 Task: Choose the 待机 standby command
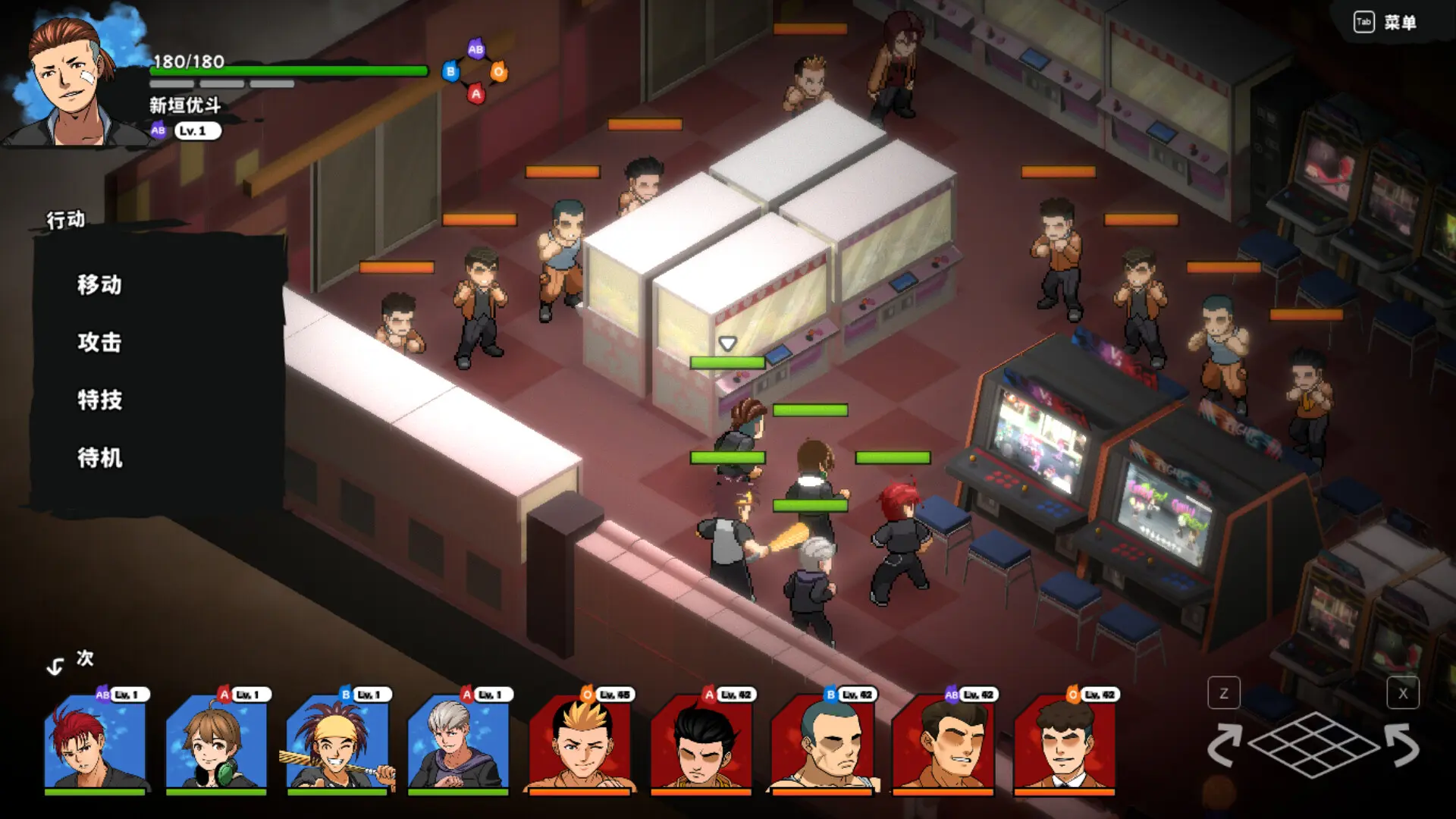point(99,459)
